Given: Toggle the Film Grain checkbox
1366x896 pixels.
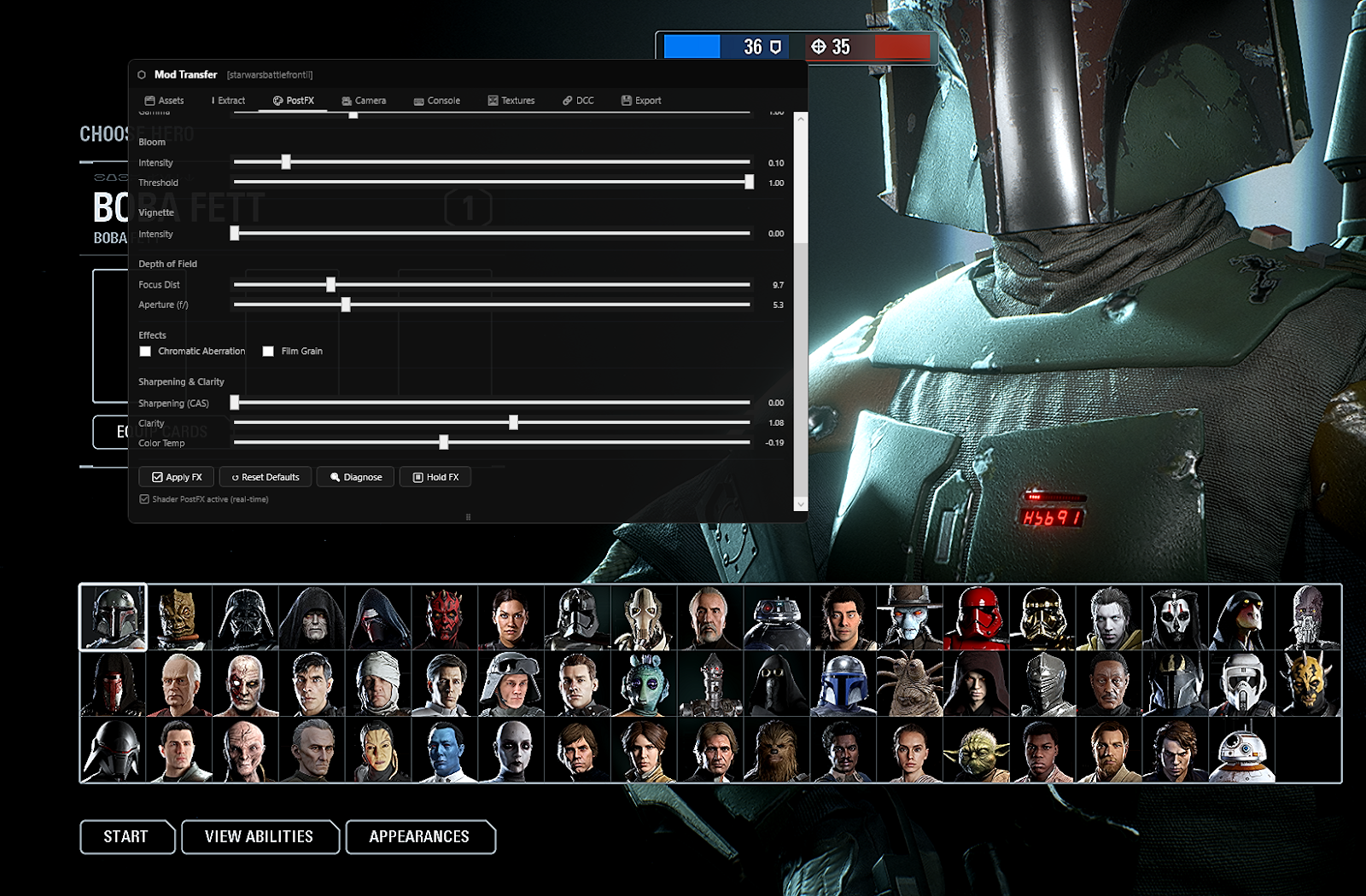Looking at the screenshot, I should [269, 351].
